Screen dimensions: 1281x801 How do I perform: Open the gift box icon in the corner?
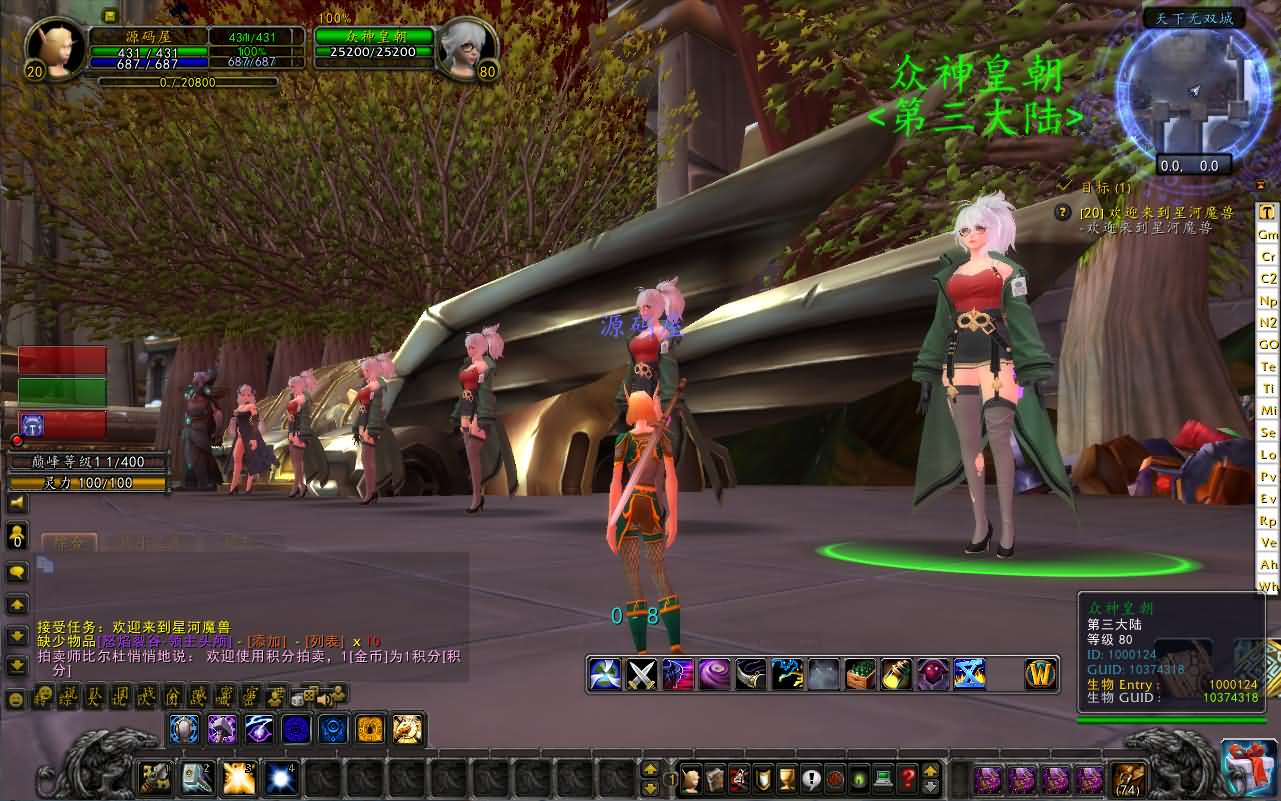pos(1249,768)
